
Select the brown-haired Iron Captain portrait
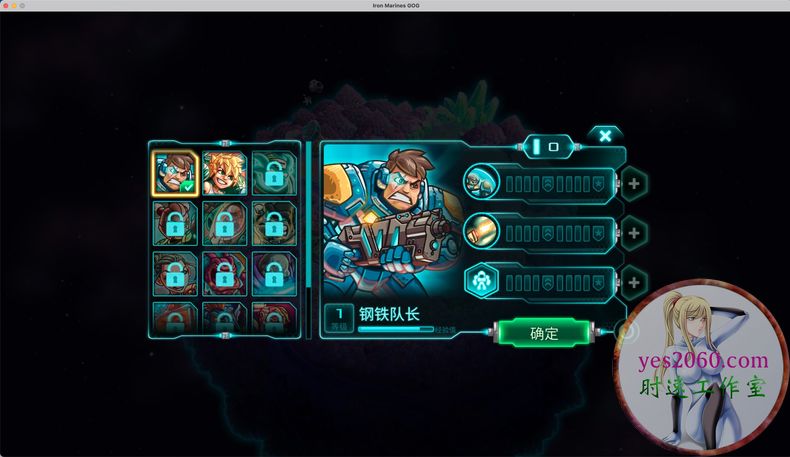pyautogui.click(x=174, y=172)
